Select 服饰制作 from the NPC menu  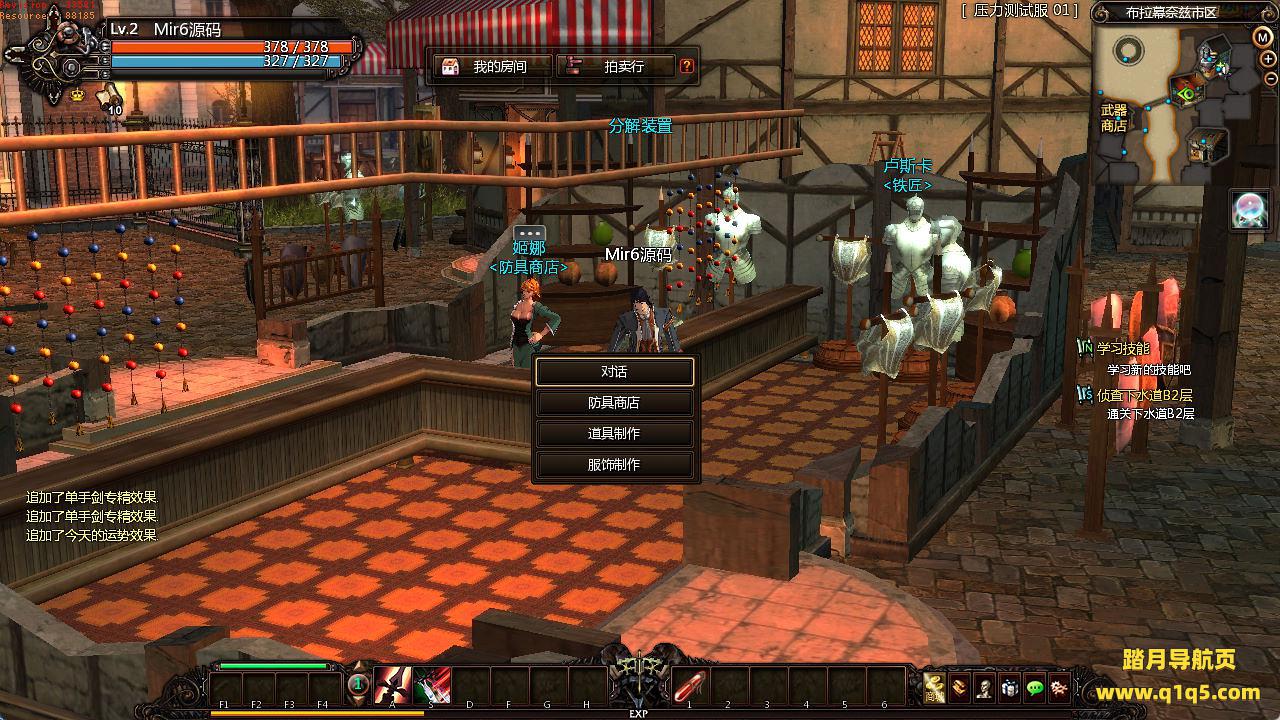click(x=614, y=465)
